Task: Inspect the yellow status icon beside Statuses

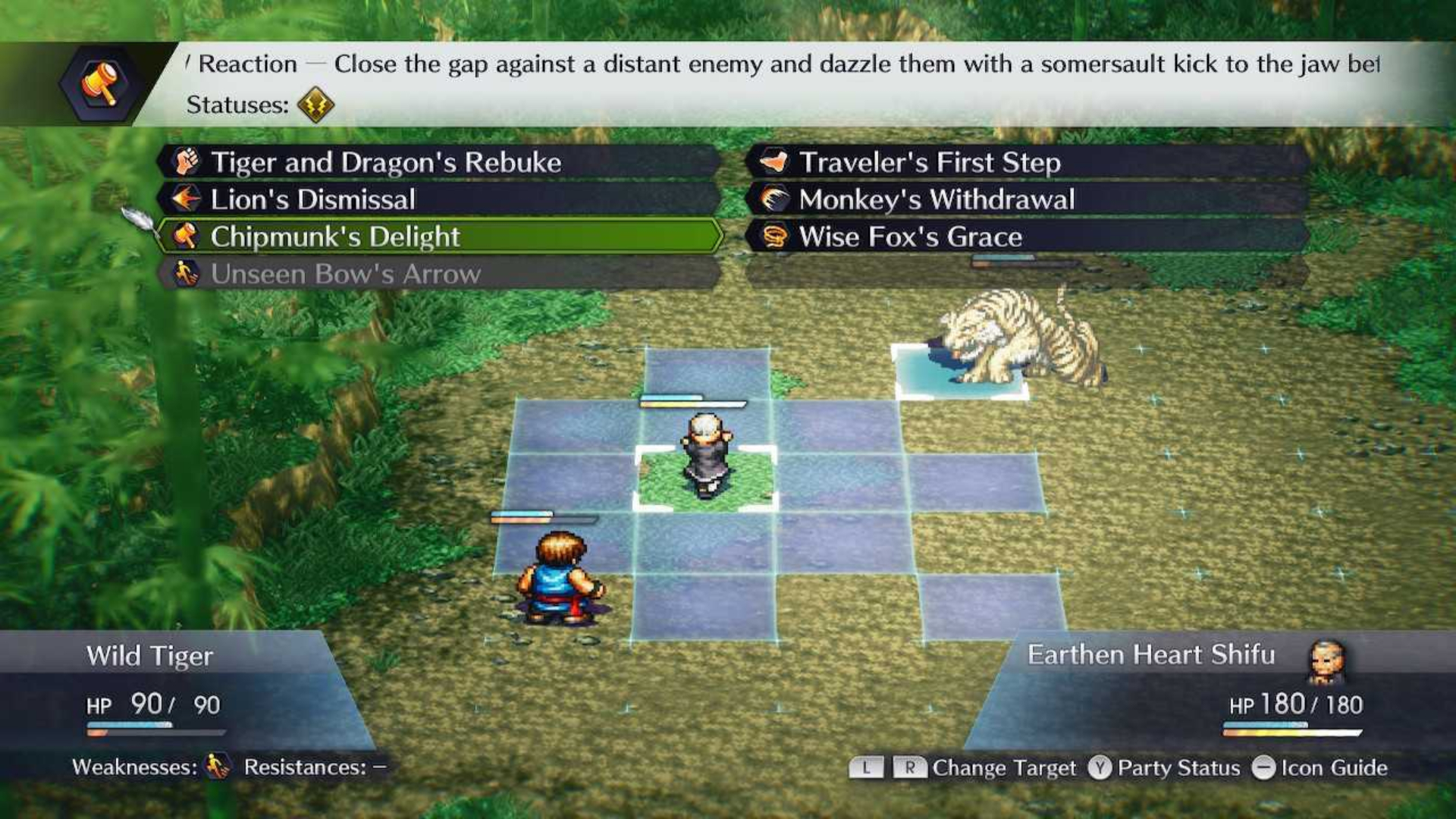Action: (315, 105)
